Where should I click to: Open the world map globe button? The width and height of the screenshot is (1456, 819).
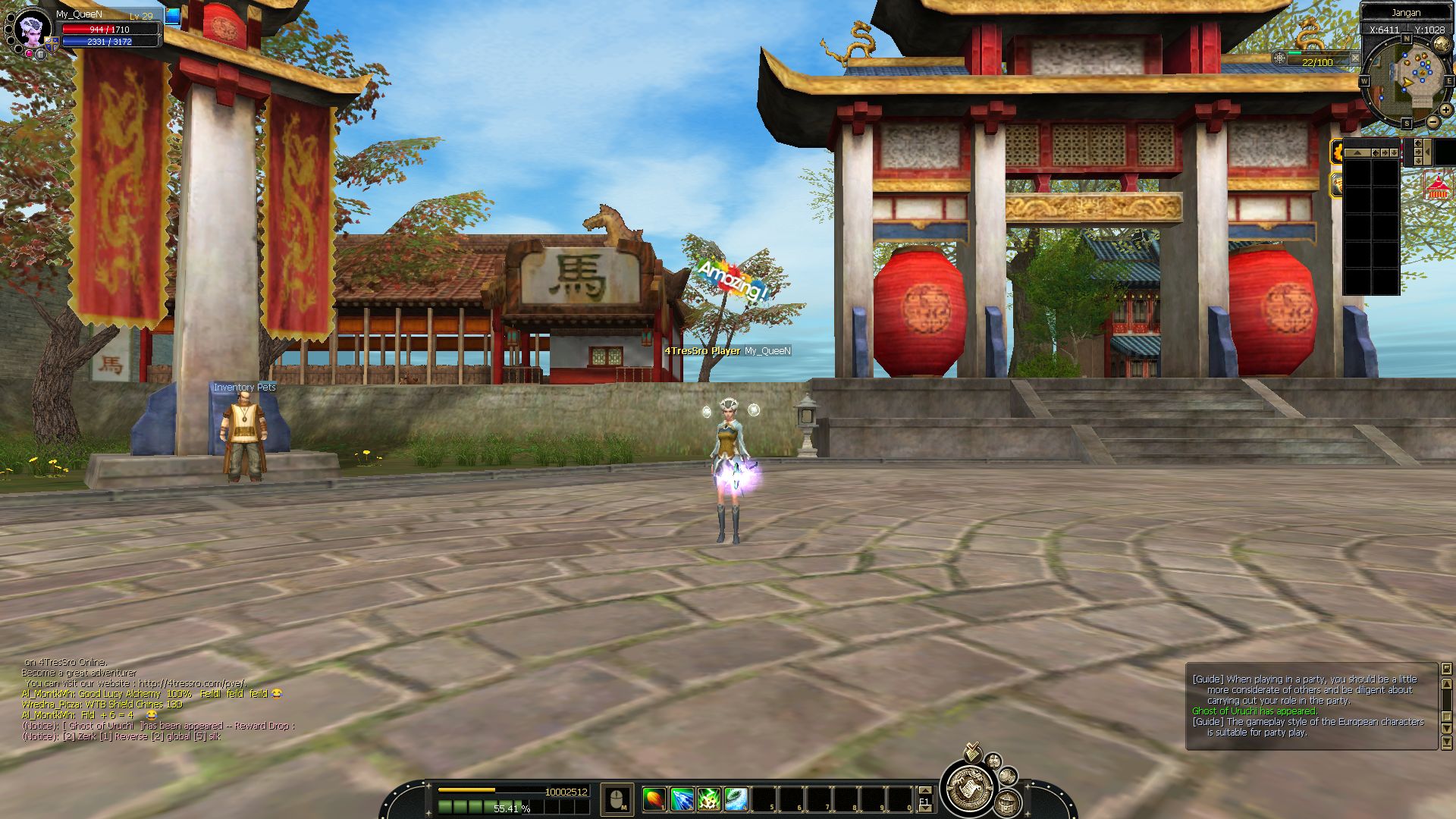coord(1442,45)
